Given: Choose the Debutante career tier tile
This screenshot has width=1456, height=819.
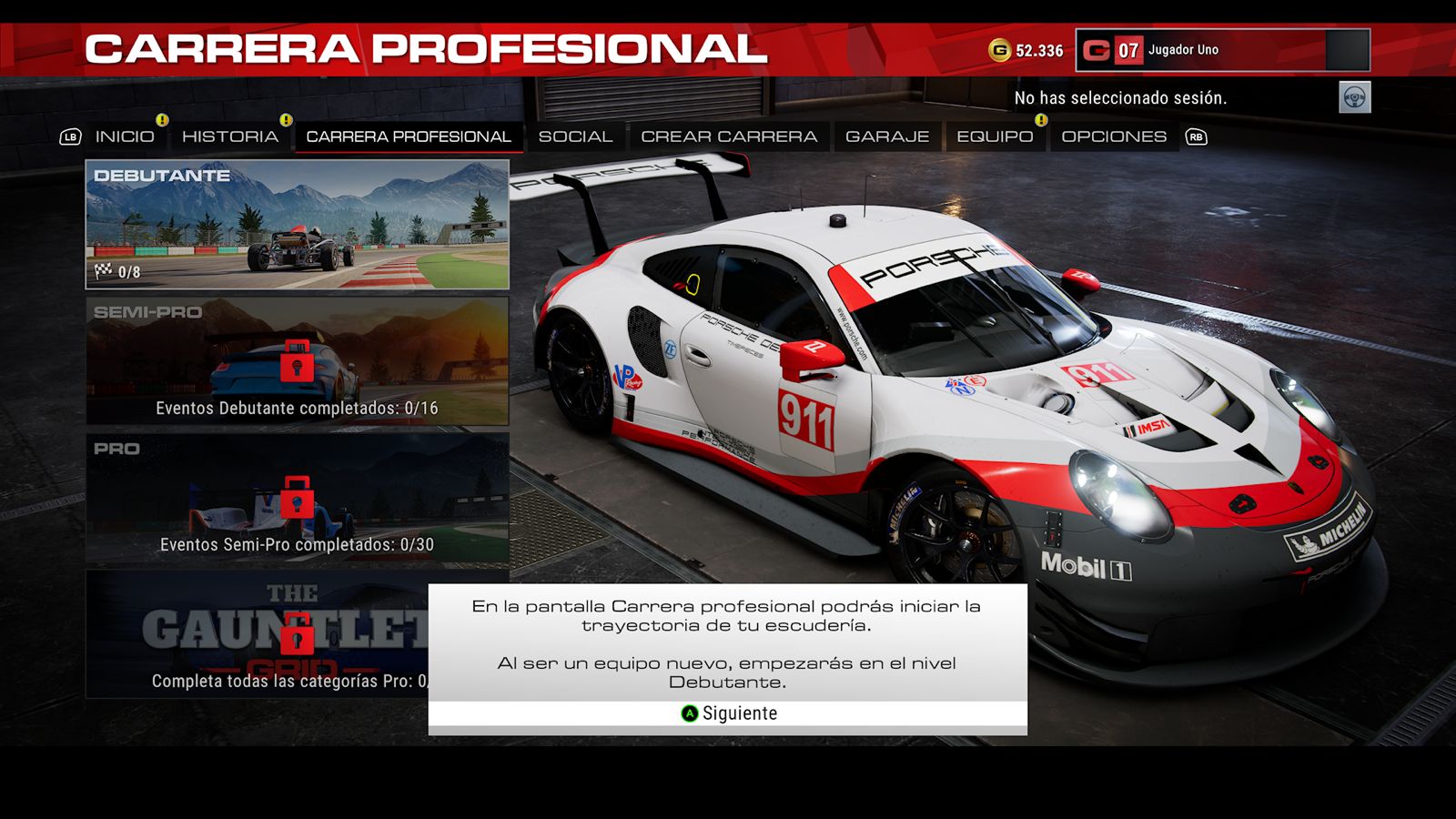Looking at the screenshot, I should [297, 225].
